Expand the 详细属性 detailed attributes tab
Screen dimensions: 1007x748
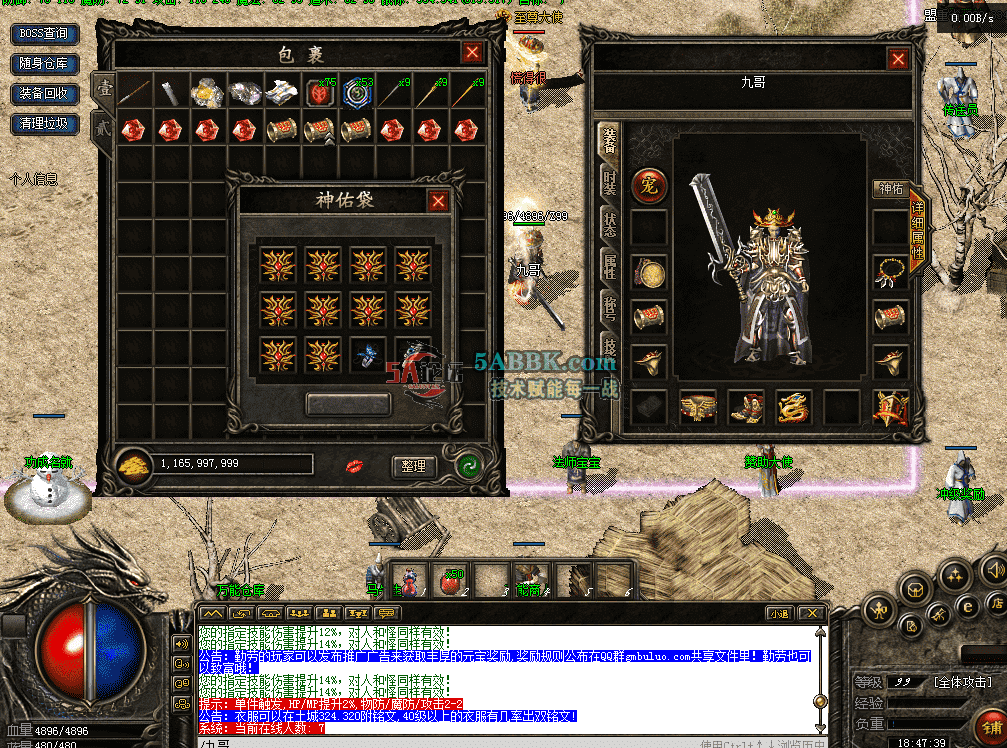coord(918,229)
